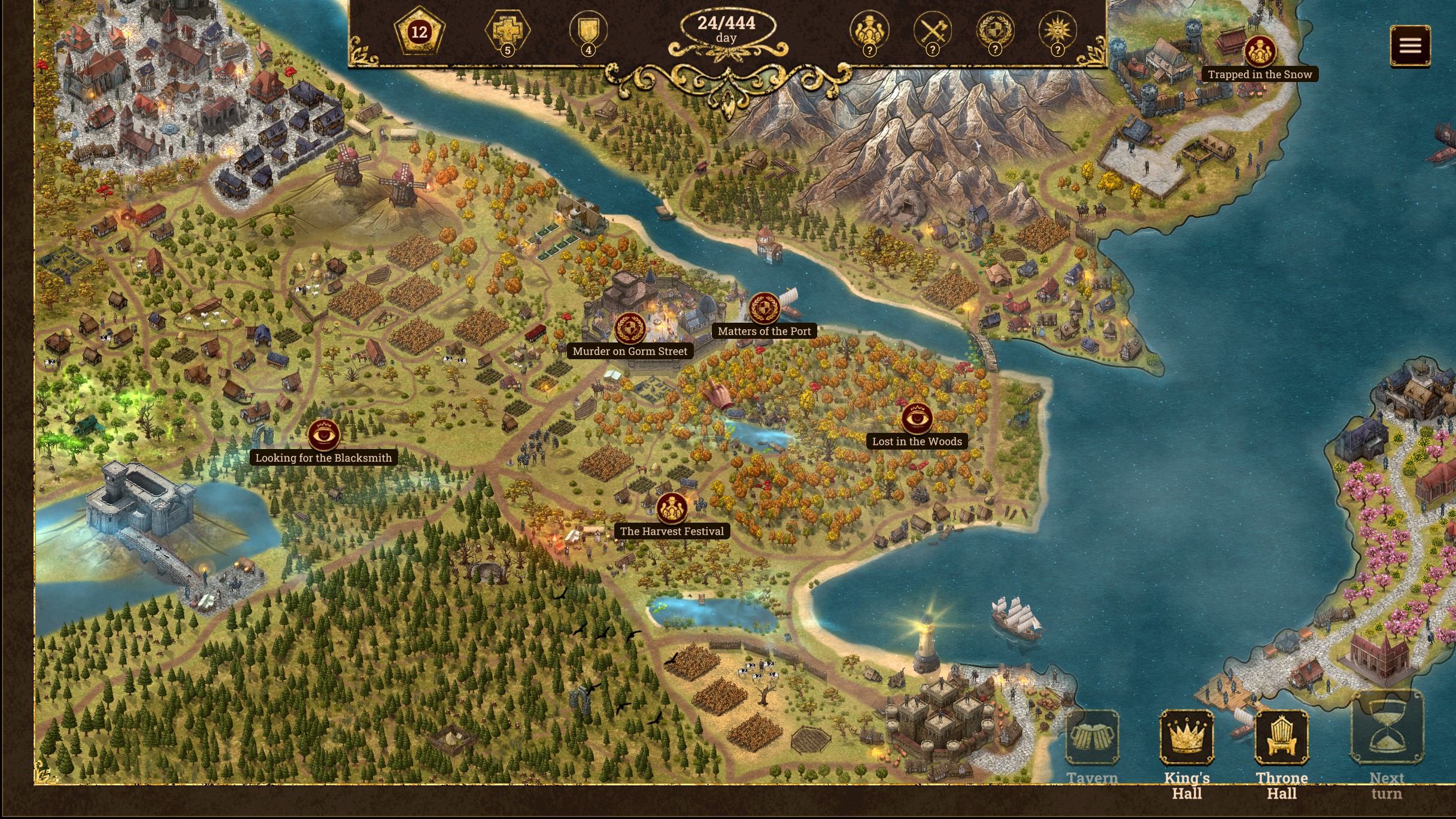Select the golden cross resource icon
Screen dimensions: 1456x819
pyautogui.click(x=507, y=30)
